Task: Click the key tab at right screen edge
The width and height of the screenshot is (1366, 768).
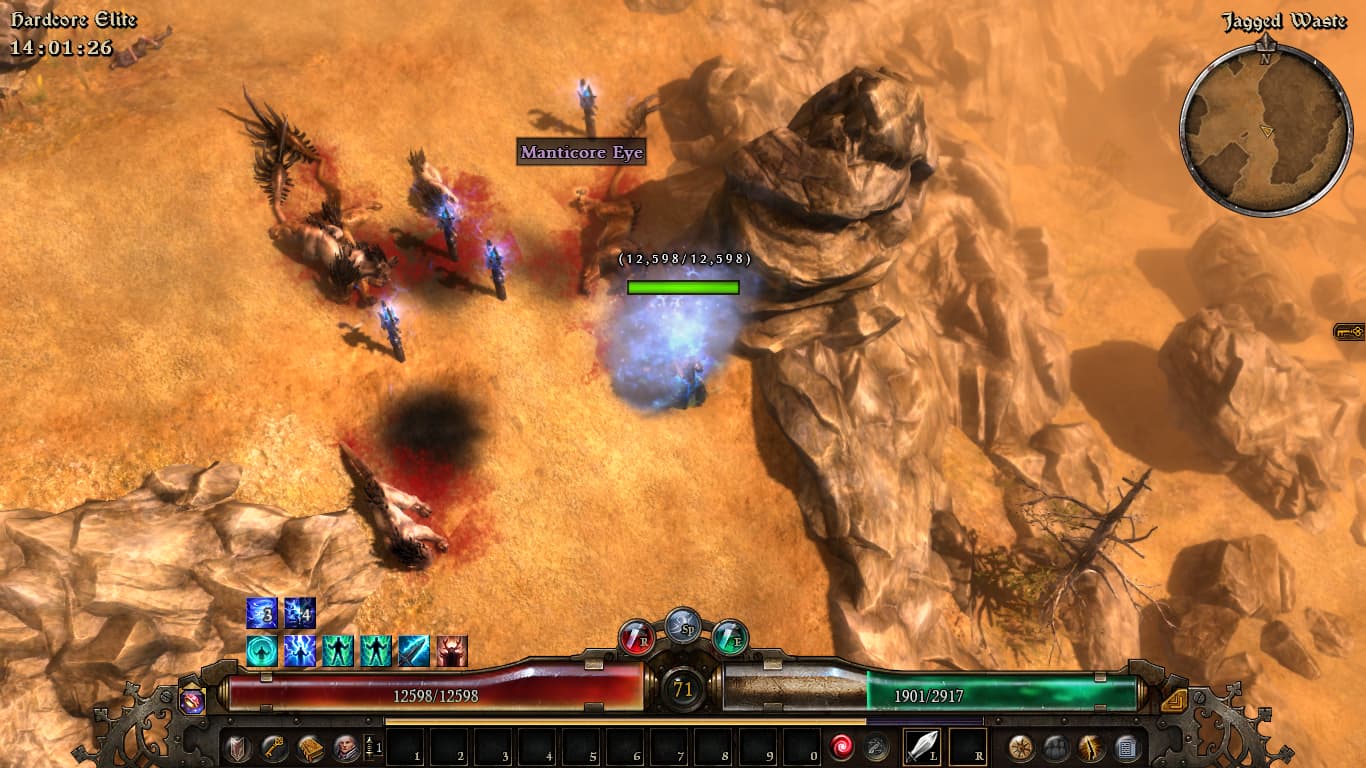Action: tap(1349, 331)
